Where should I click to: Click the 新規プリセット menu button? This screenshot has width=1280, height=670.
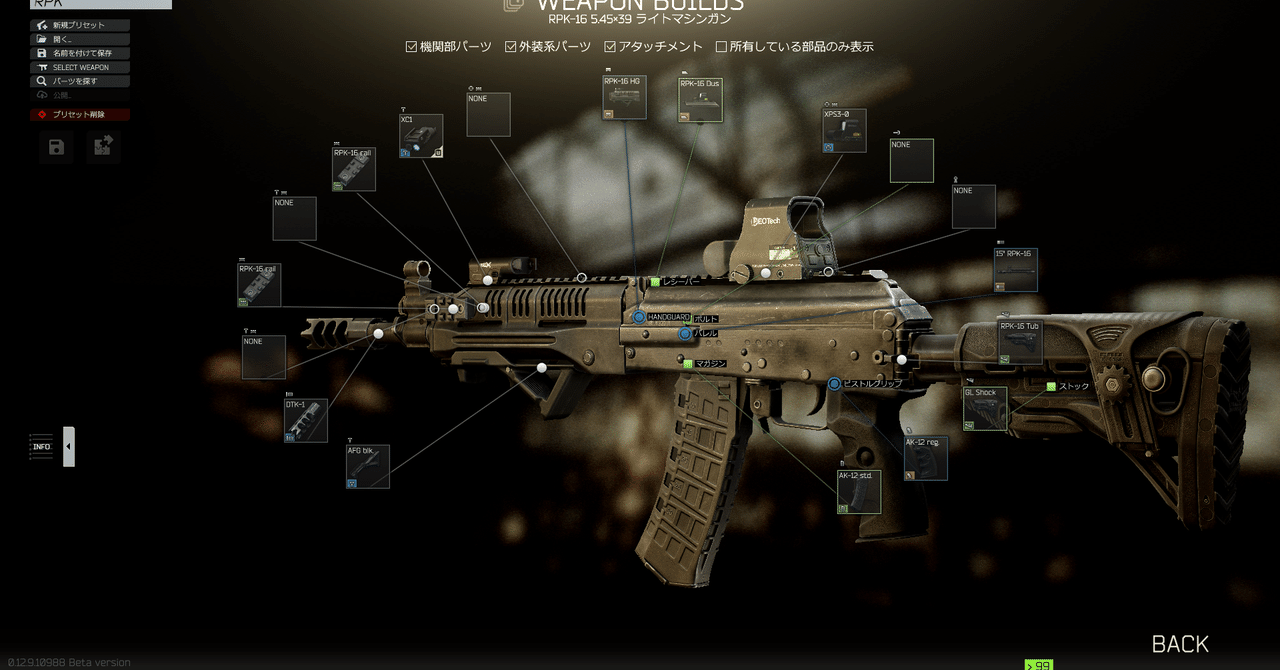pos(80,25)
